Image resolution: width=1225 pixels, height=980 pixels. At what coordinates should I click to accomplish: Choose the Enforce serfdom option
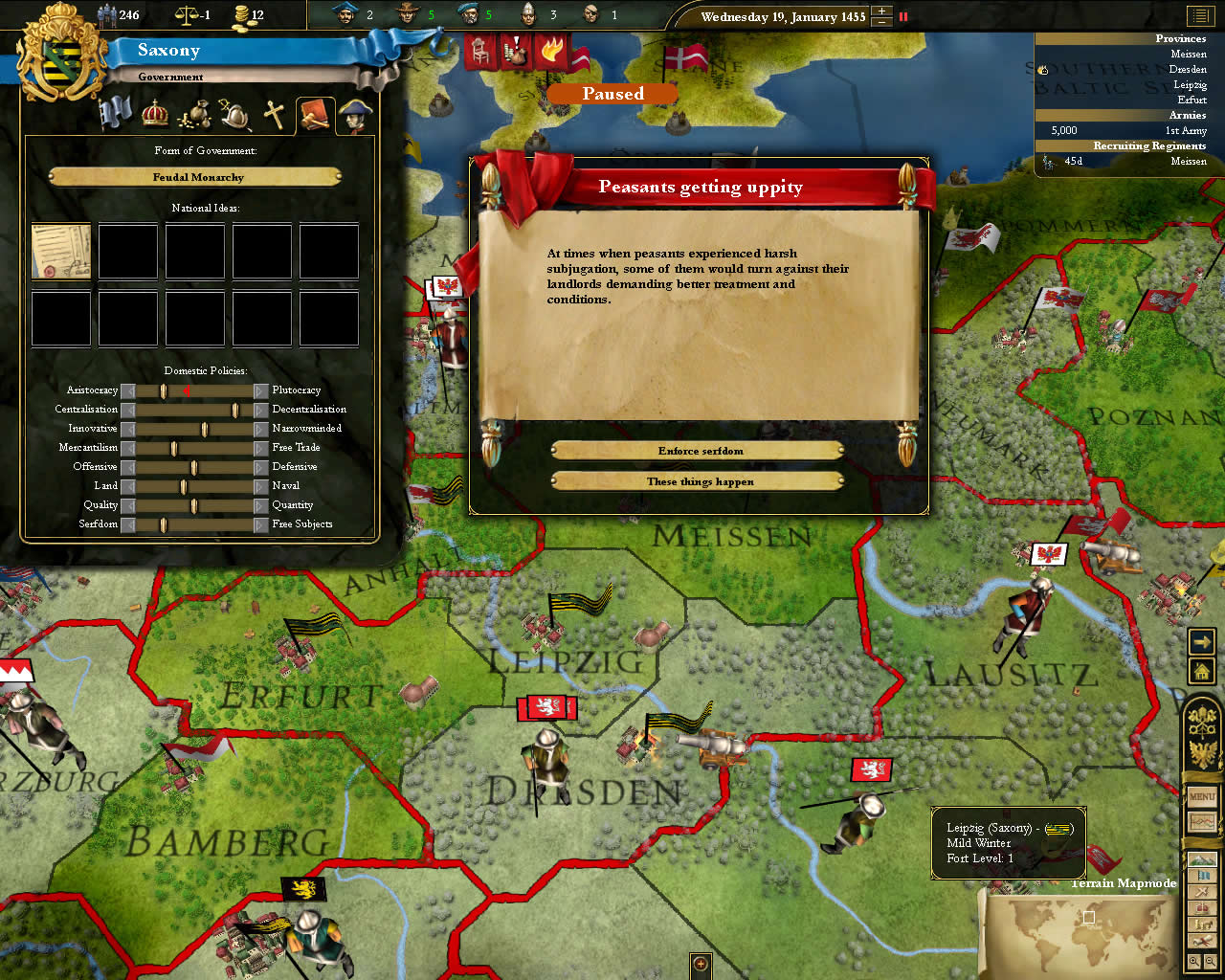click(699, 451)
